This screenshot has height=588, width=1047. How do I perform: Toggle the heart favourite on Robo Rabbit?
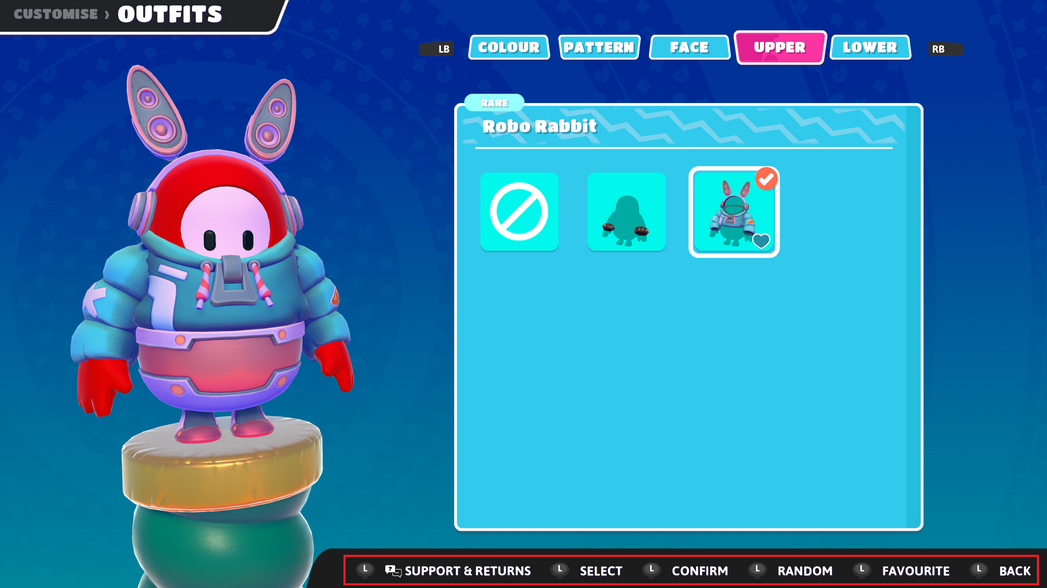pos(761,241)
